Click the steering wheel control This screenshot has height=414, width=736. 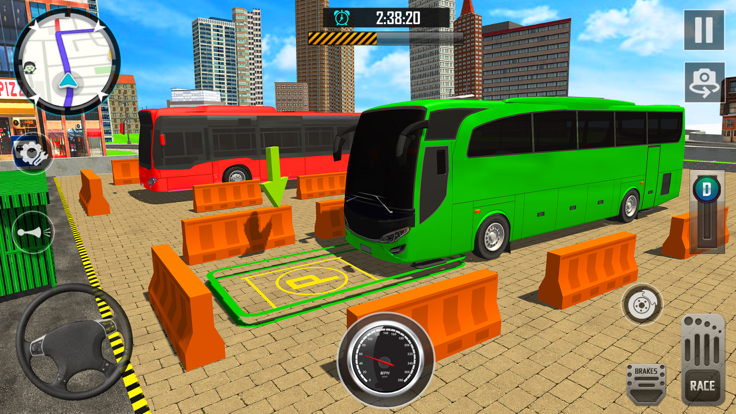pos(73,341)
